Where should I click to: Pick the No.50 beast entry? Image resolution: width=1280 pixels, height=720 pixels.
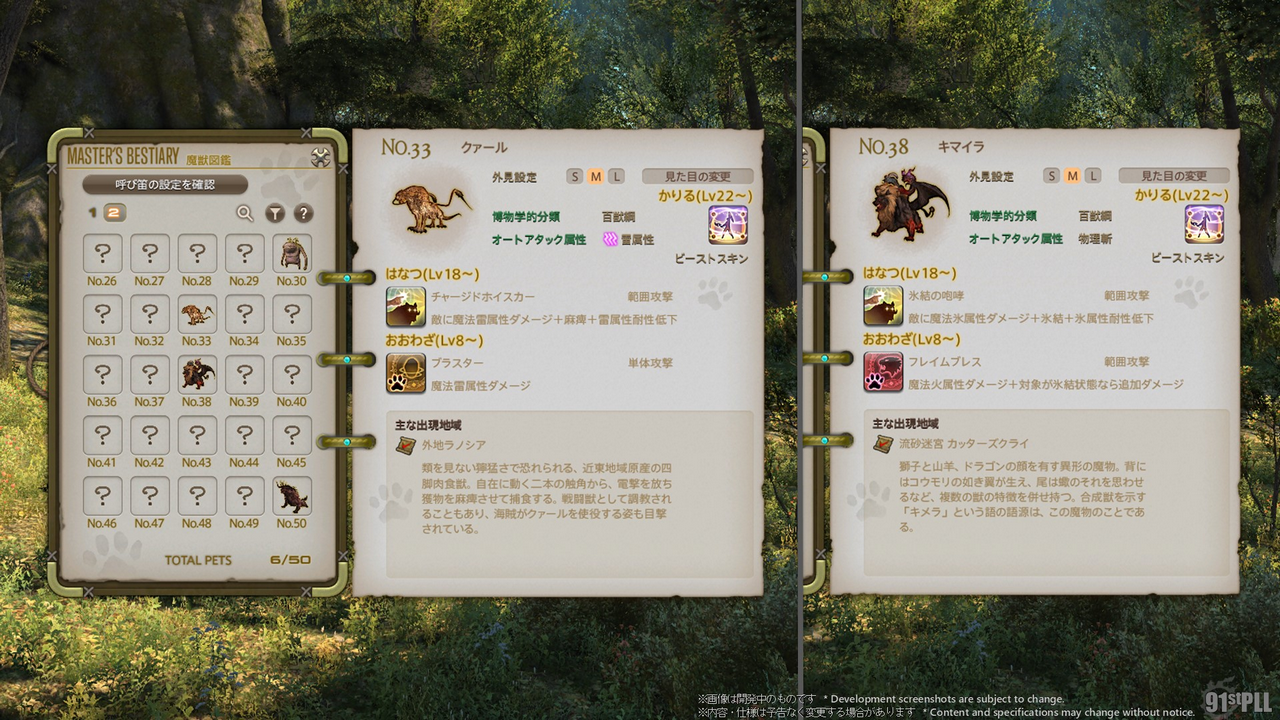coord(292,496)
